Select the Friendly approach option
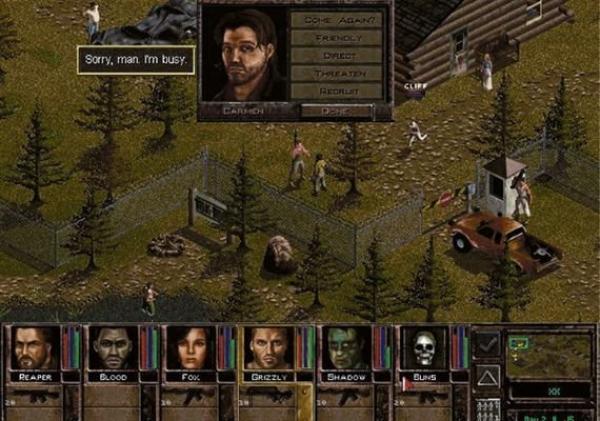This screenshot has height=421, width=600. tap(336, 37)
